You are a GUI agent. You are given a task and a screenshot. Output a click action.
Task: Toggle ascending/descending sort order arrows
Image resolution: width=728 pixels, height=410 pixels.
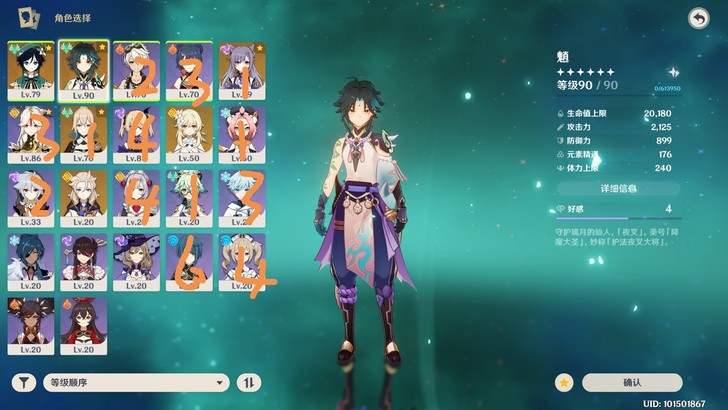tap(248, 382)
